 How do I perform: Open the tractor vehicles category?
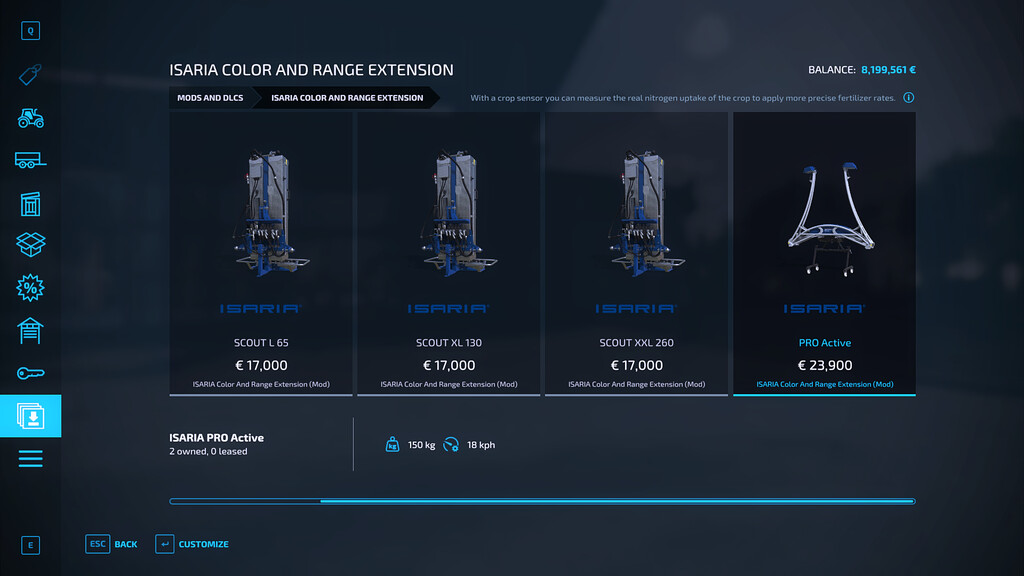click(30, 117)
